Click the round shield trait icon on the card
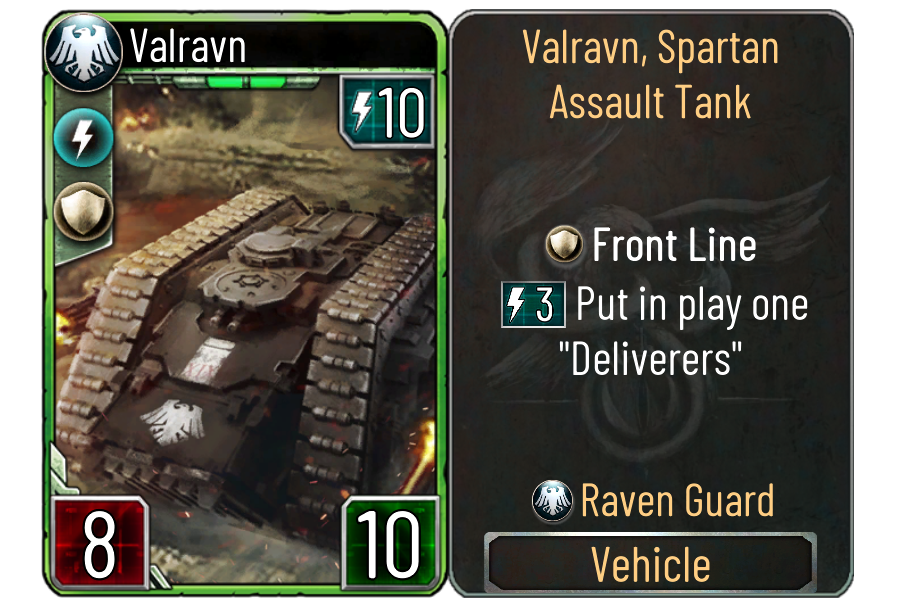This screenshot has height=600, width=900. (75, 211)
